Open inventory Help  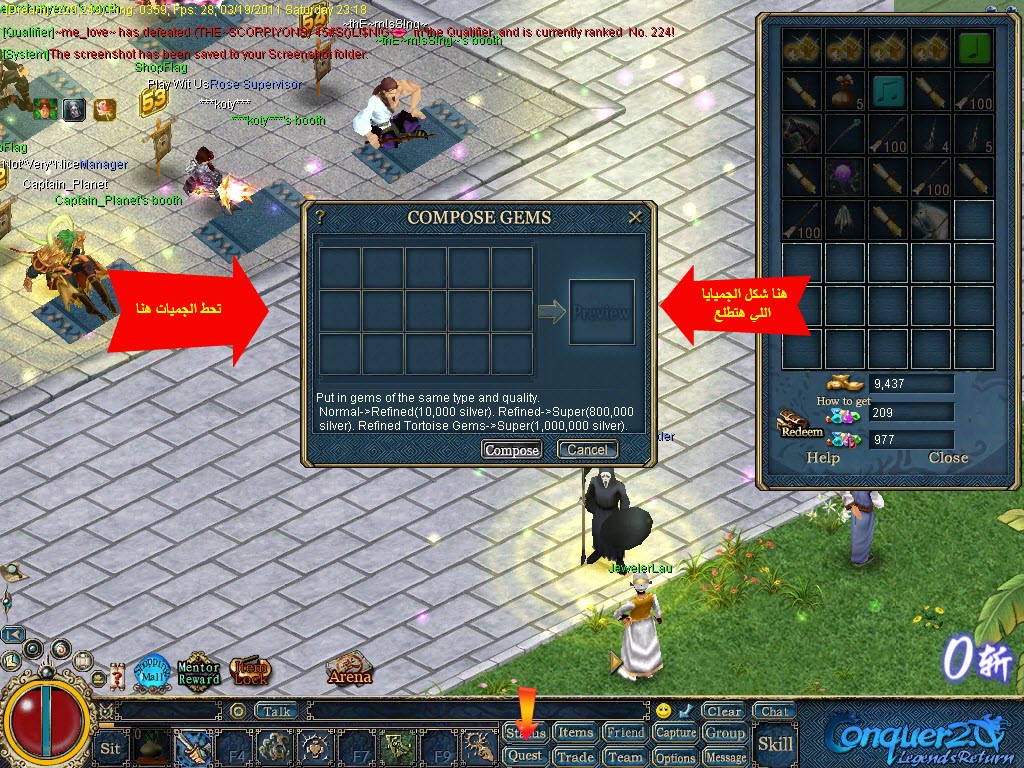click(823, 458)
